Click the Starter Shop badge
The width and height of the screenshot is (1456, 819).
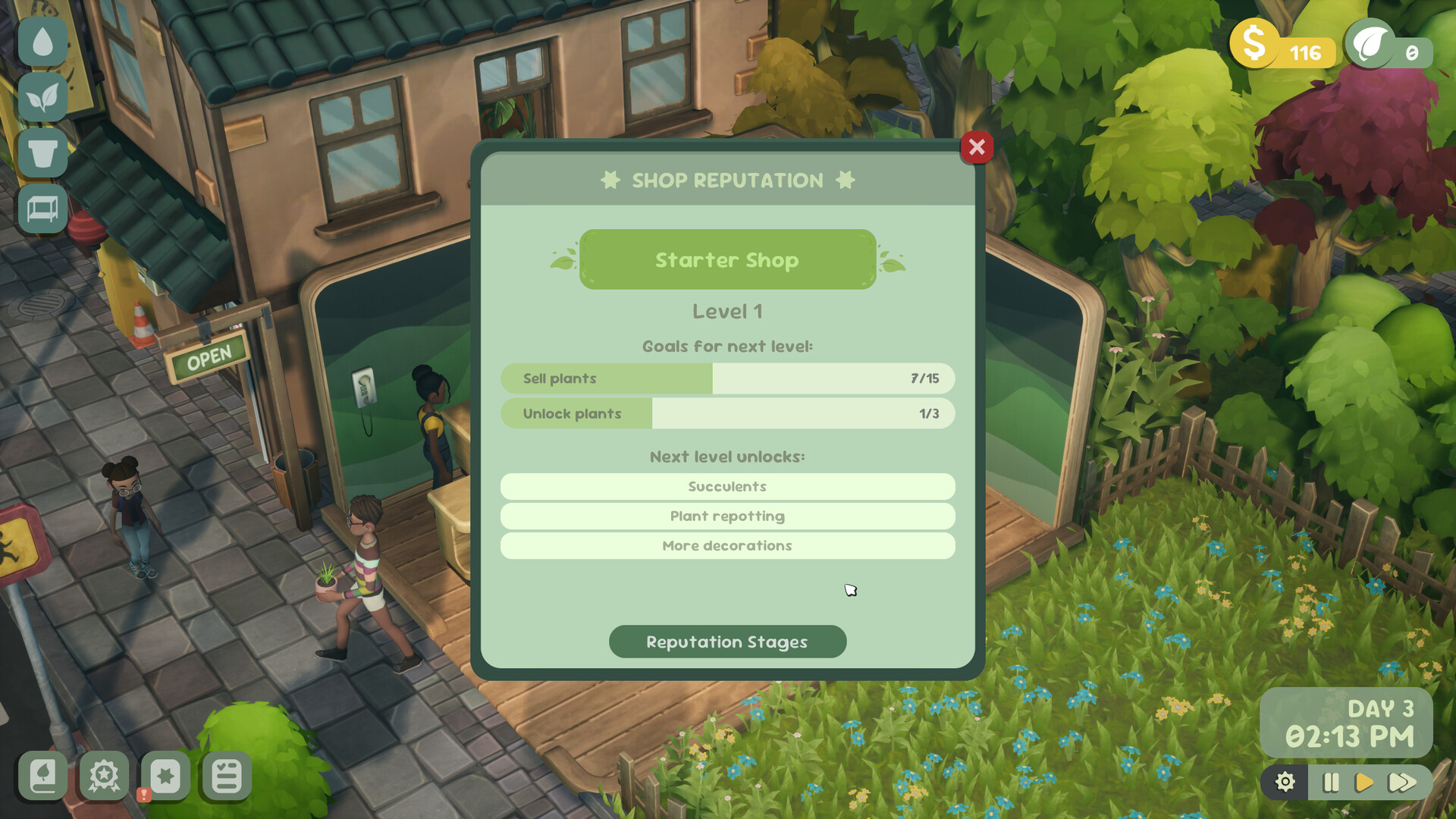coord(727,259)
